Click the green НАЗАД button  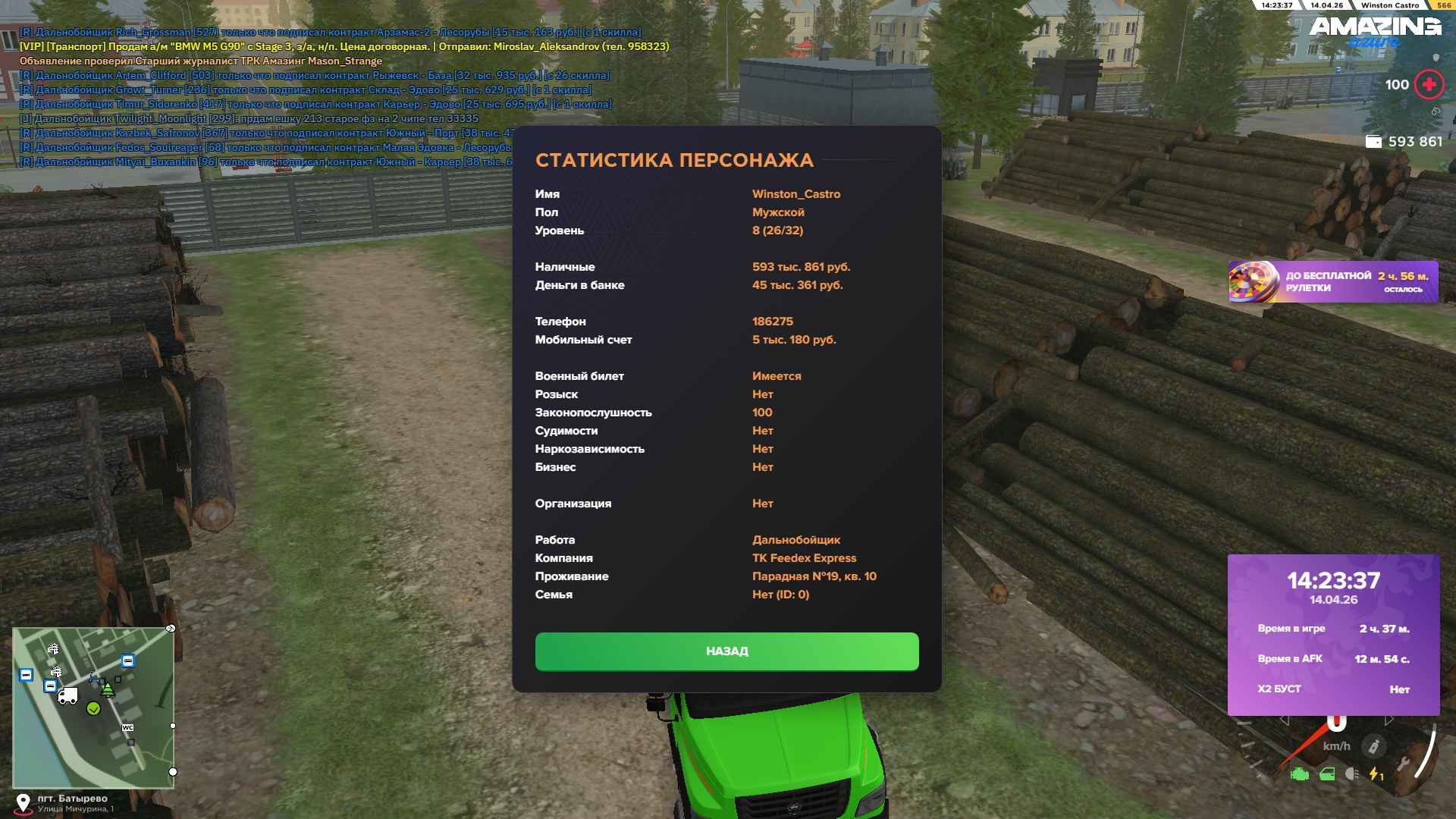point(726,651)
